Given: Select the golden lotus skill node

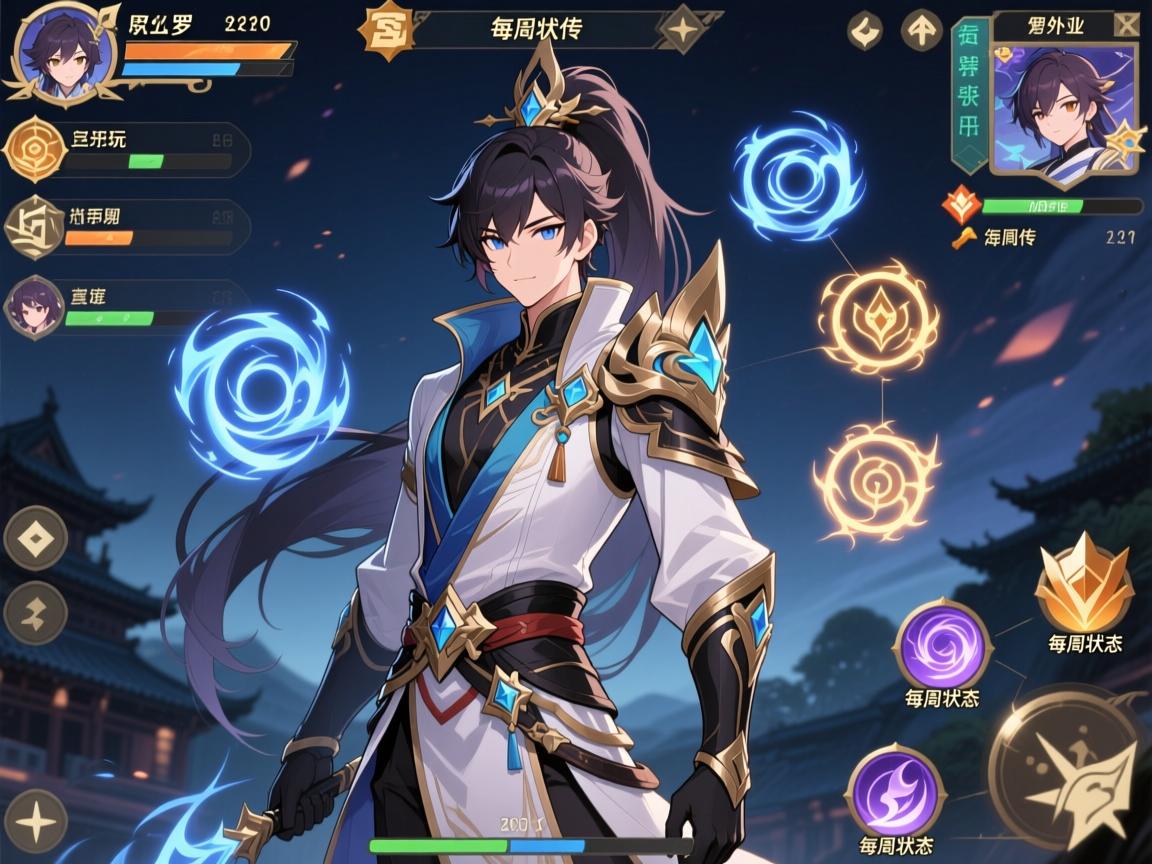Looking at the screenshot, I should 879,319.
